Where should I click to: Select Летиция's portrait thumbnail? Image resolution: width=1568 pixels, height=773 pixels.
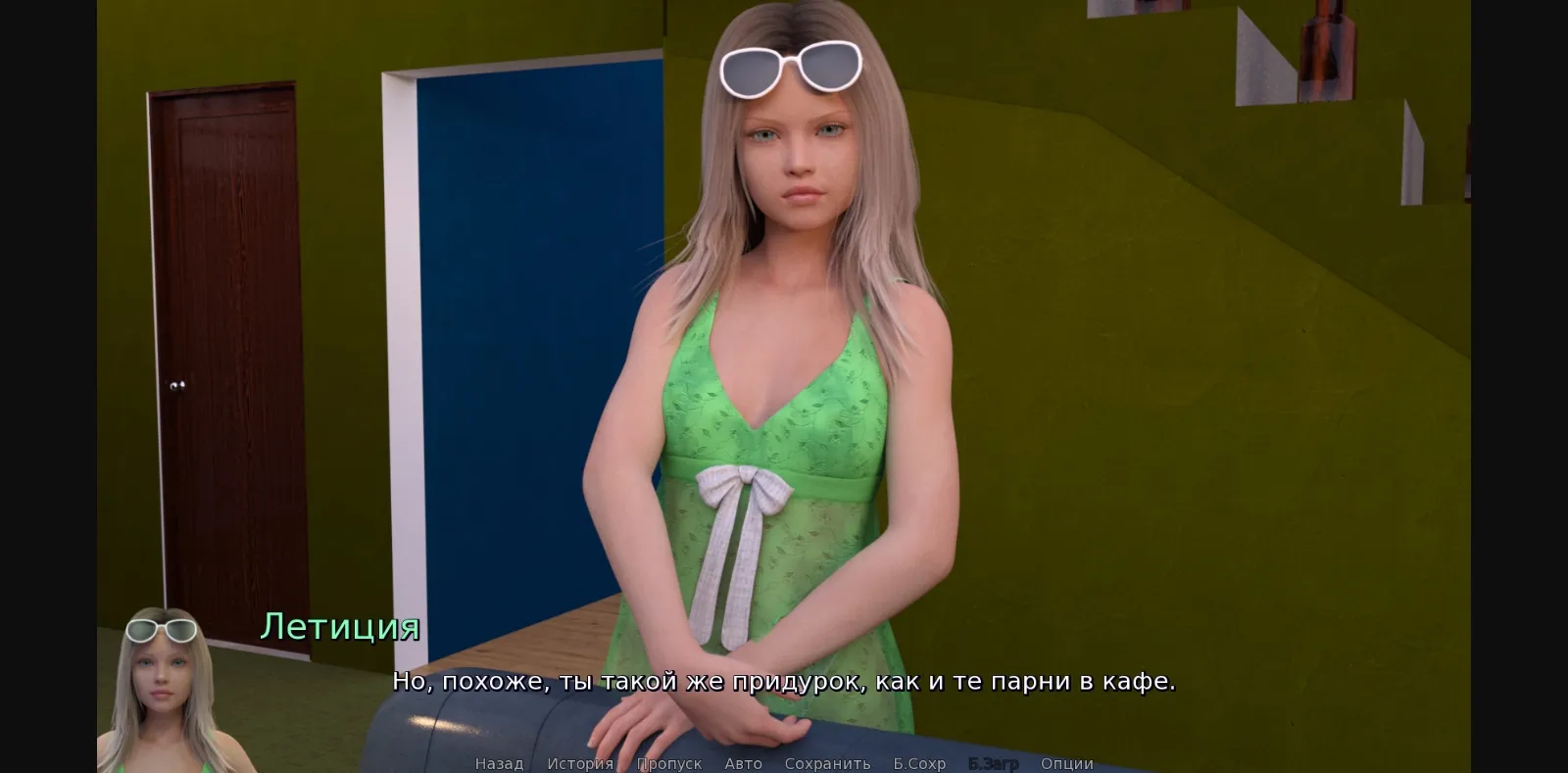[x=167, y=686]
